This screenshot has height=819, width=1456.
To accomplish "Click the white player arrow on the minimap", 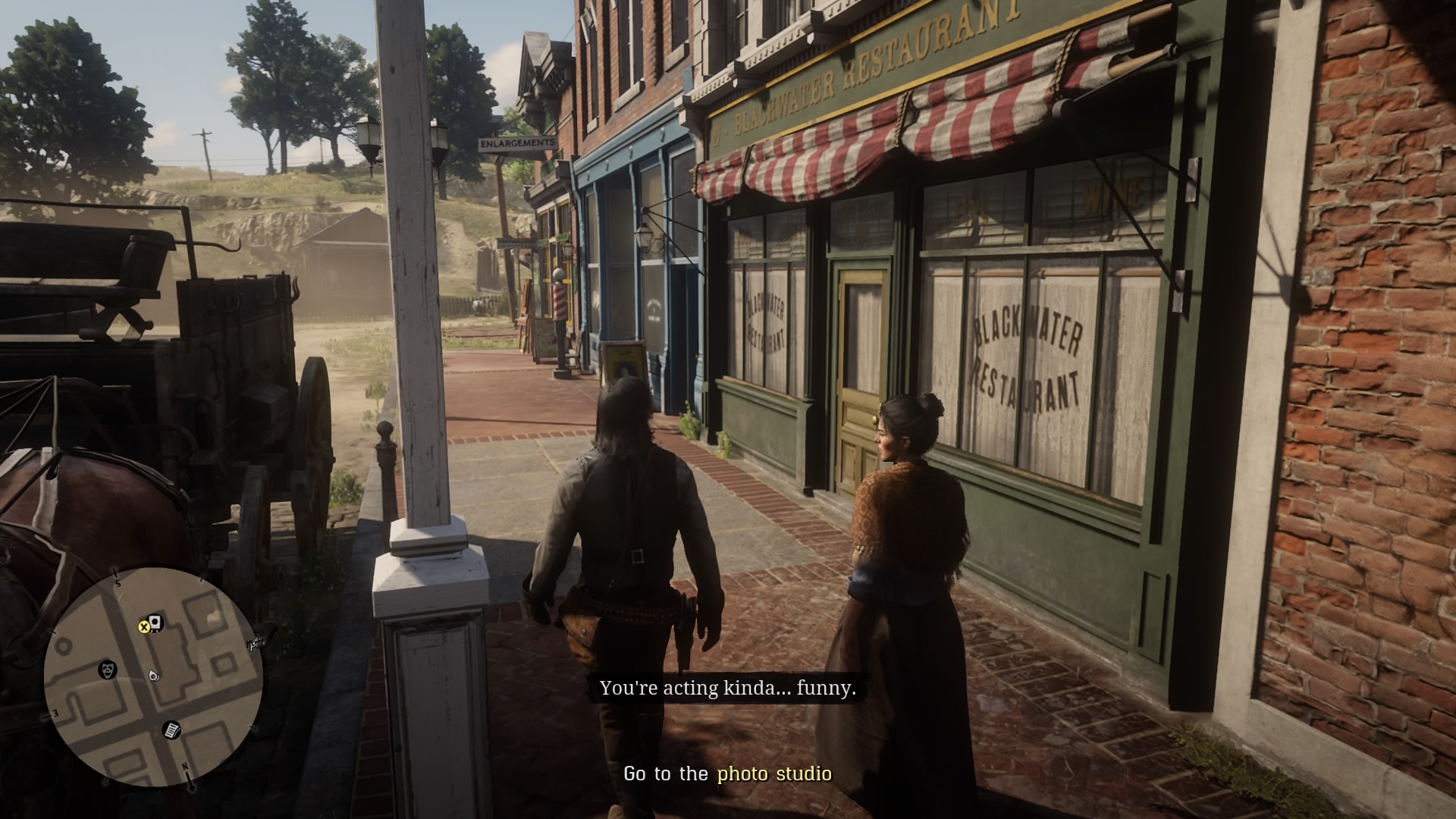I will click(x=153, y=676).
